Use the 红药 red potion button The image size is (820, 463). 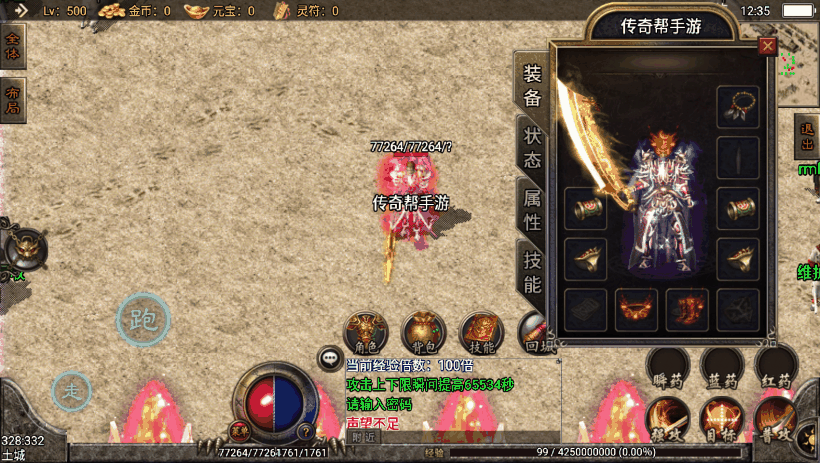click(776, 367)
